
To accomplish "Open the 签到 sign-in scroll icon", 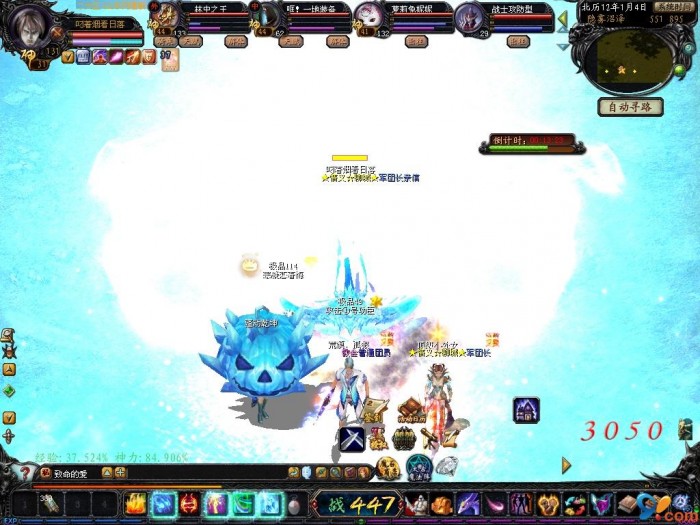I will 372,410.
